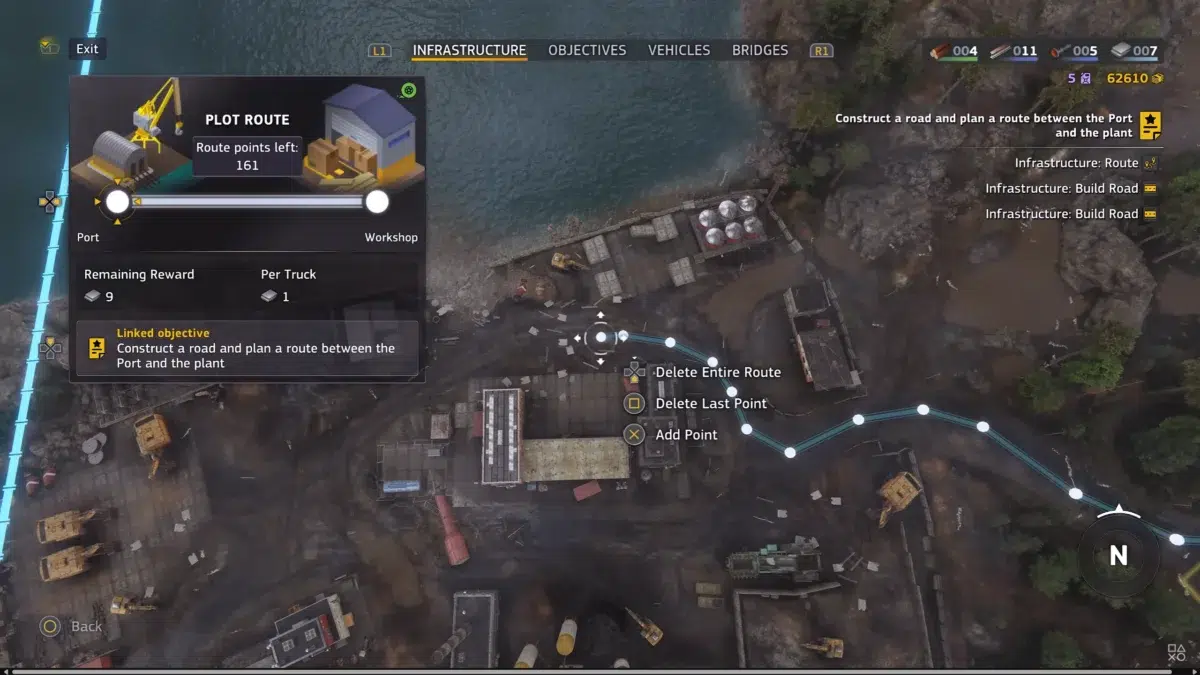Exit the plot route screen

87,48
